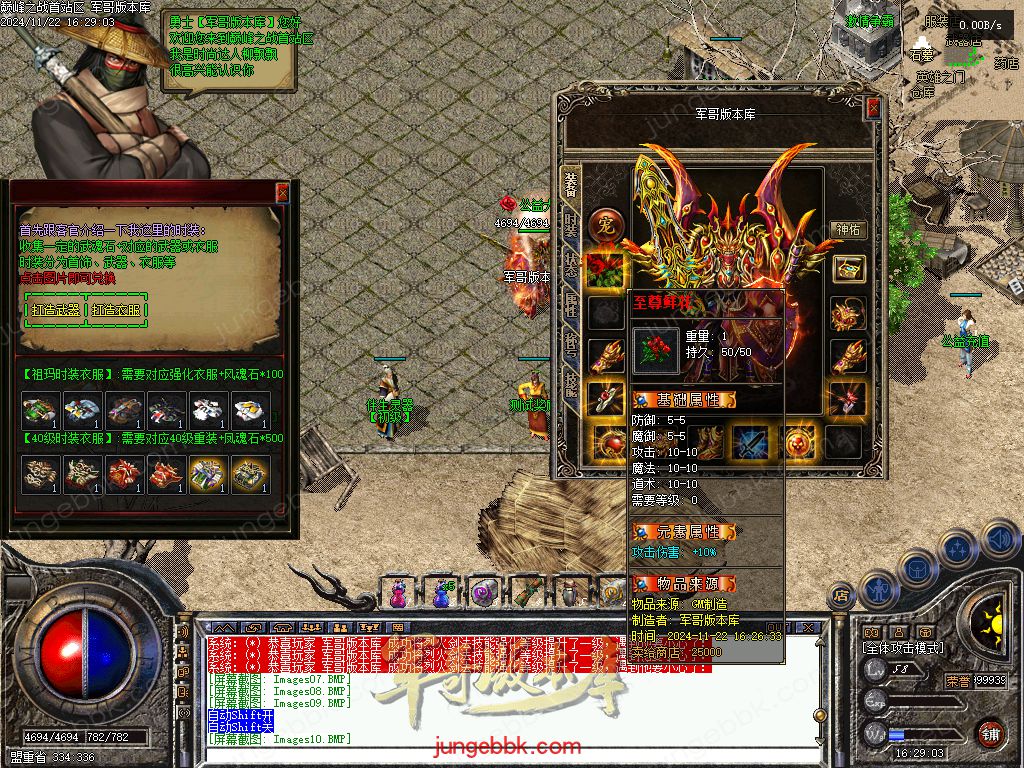Screen dimensions: 1024x768
Task: Use the blue potion on the hotbar
Action: (441, 594)
